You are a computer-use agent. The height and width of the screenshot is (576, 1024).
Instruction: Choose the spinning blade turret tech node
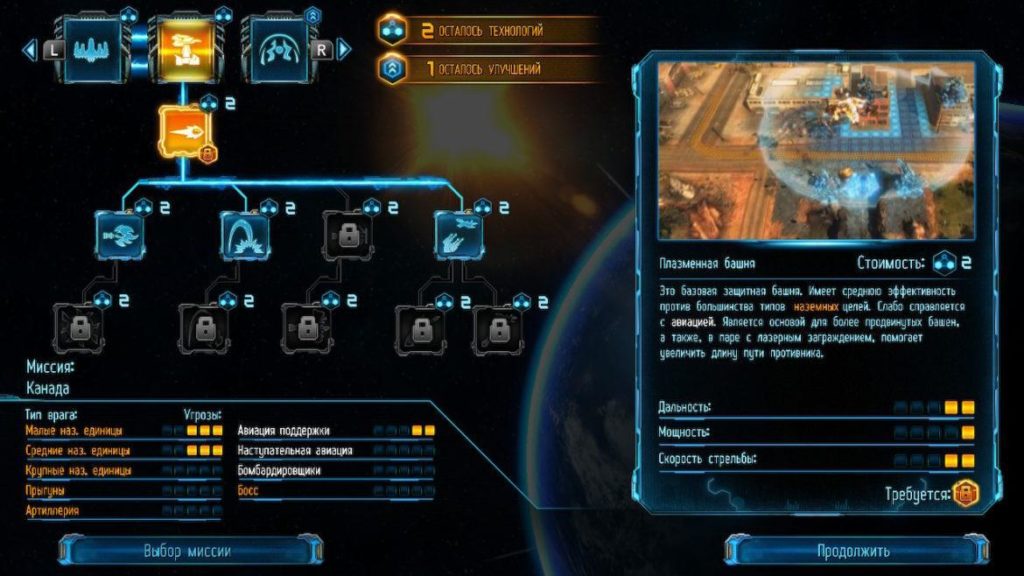coord(120,236)
